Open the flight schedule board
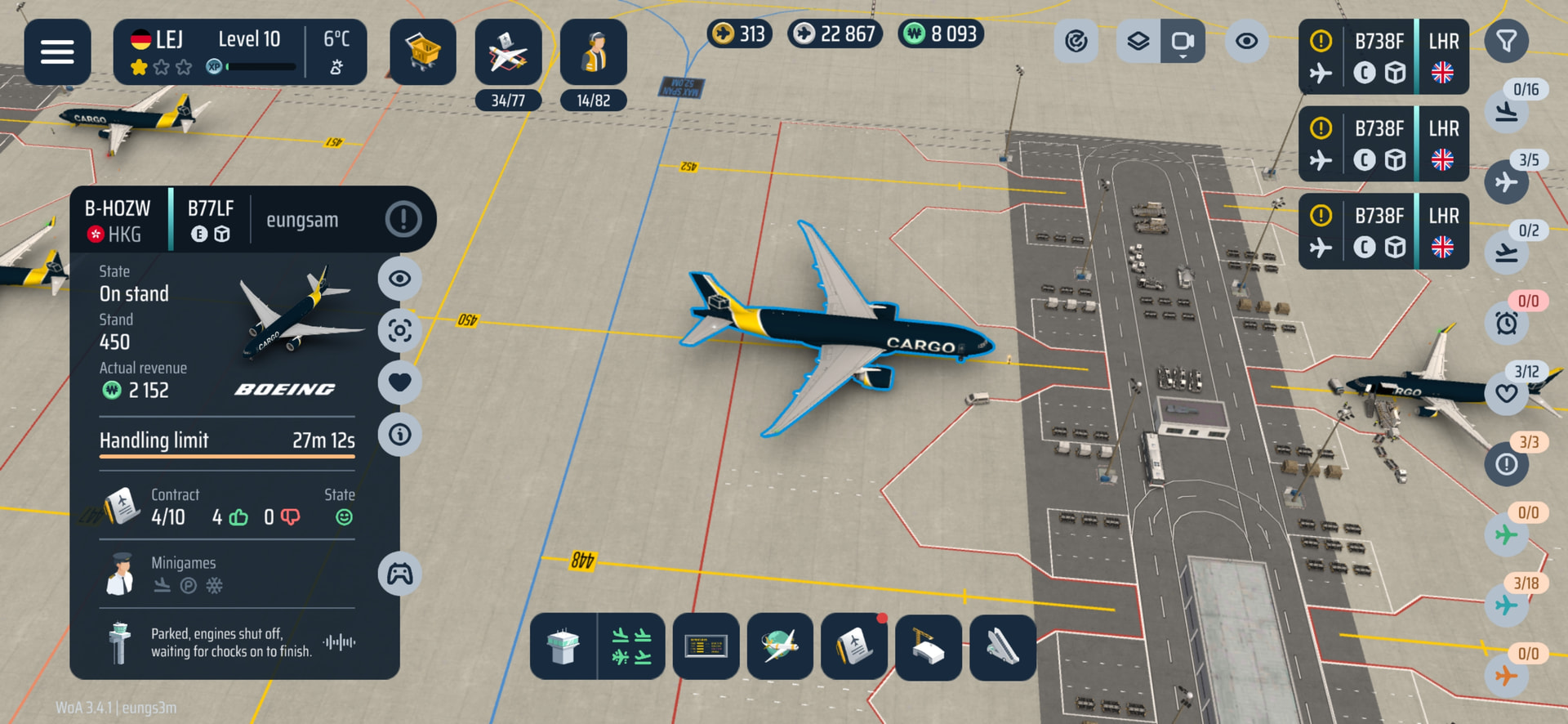The height and width of the screenshot is (724, 1568). 706,647
